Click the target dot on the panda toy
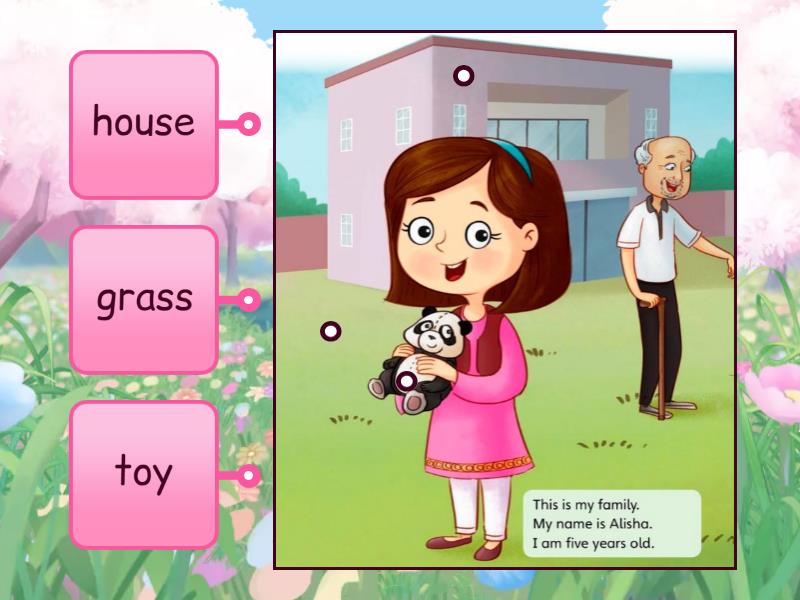The width and height of the screenshot is (800, 600). (406, 380)
